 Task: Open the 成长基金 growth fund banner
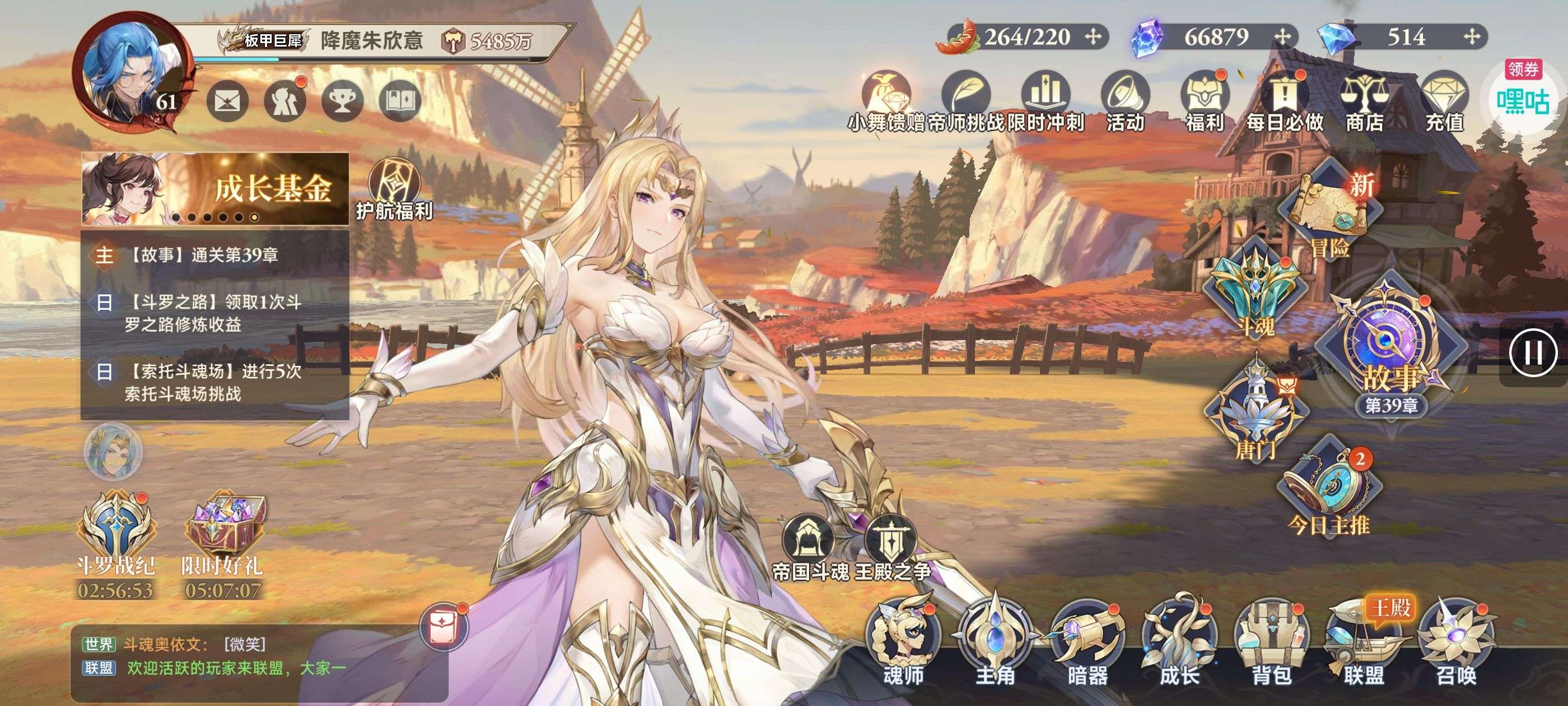[x=216, y=188]
